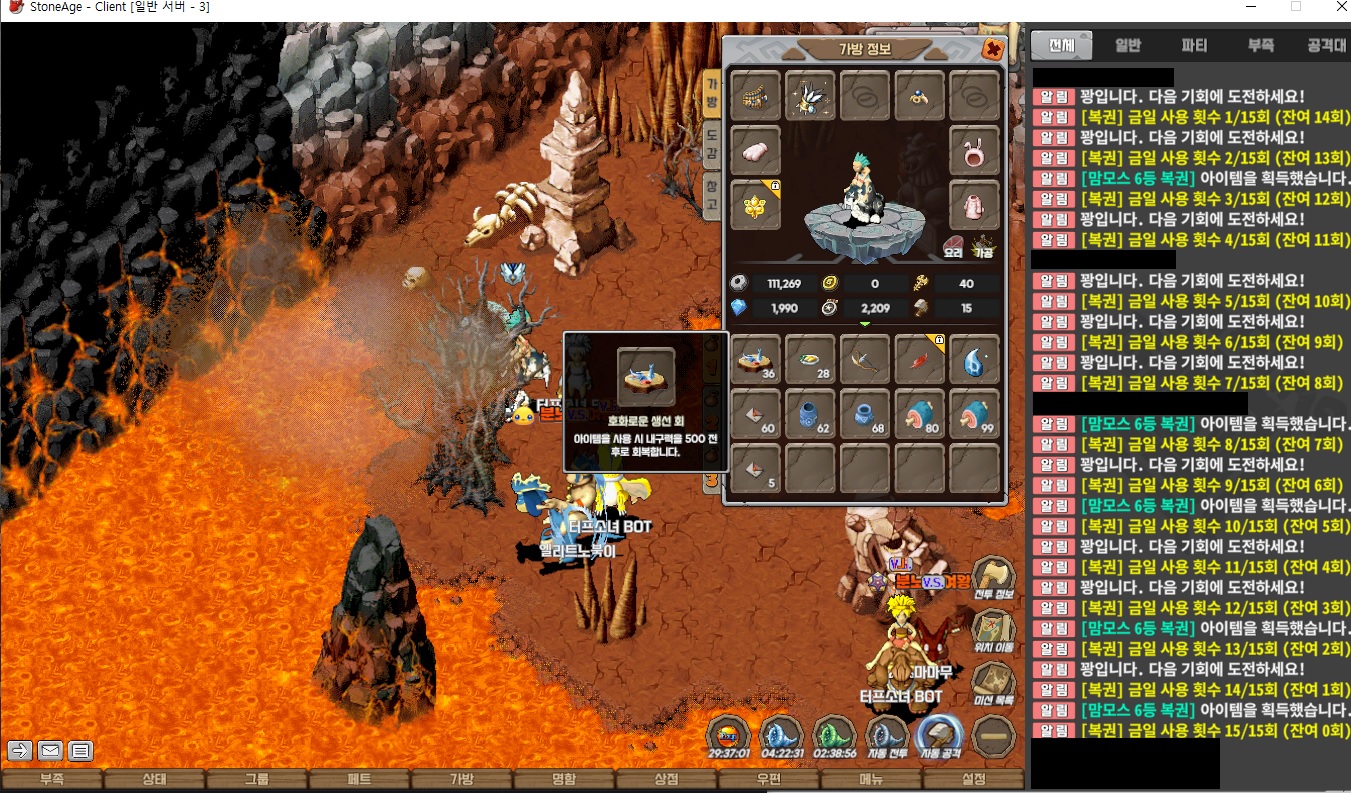The image size is (1351, 793).
Task: Open the mail envelope icon
Action: pos(50,750)
